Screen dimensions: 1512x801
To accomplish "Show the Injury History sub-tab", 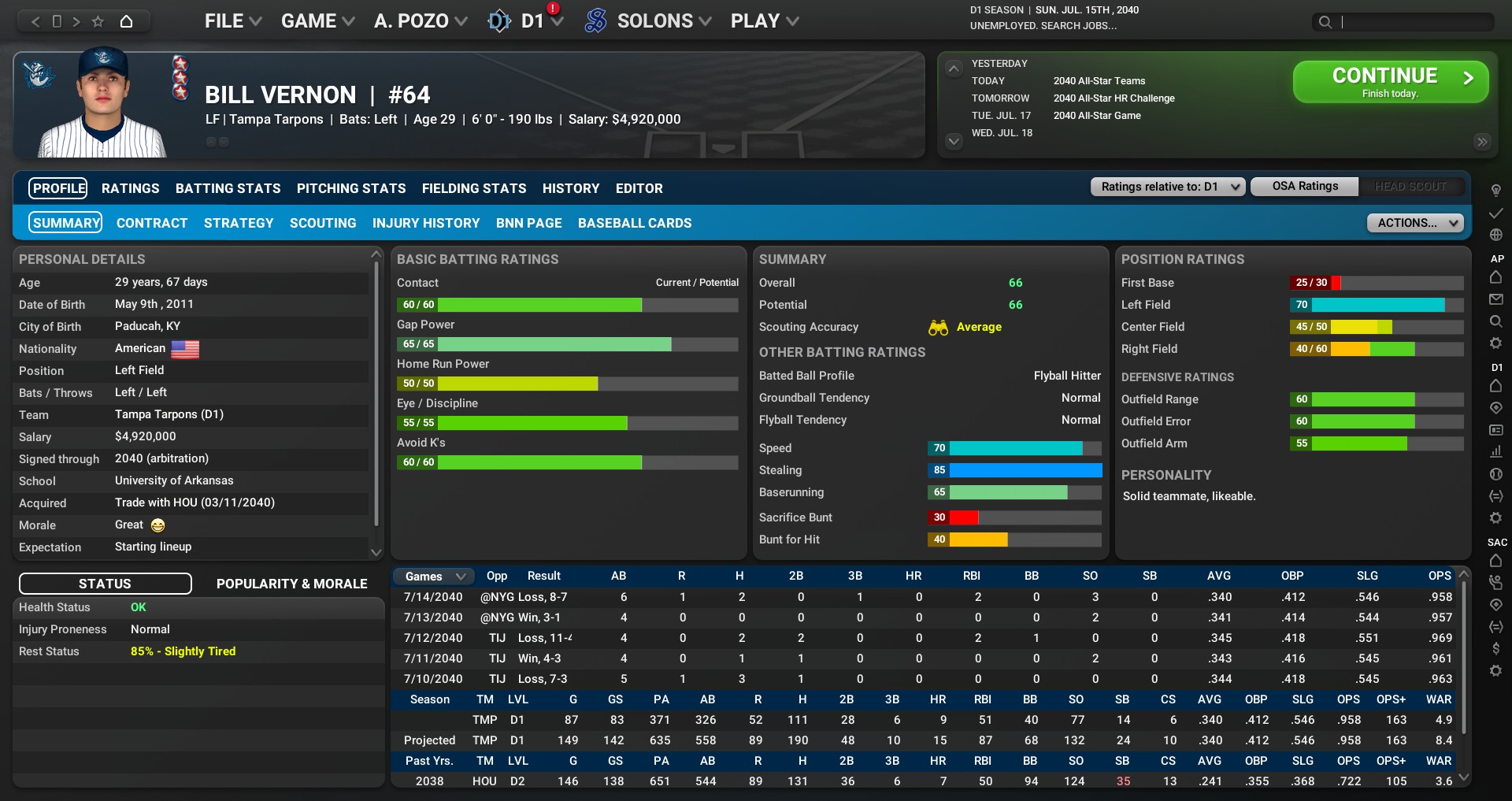I will [x=425, y=223].
